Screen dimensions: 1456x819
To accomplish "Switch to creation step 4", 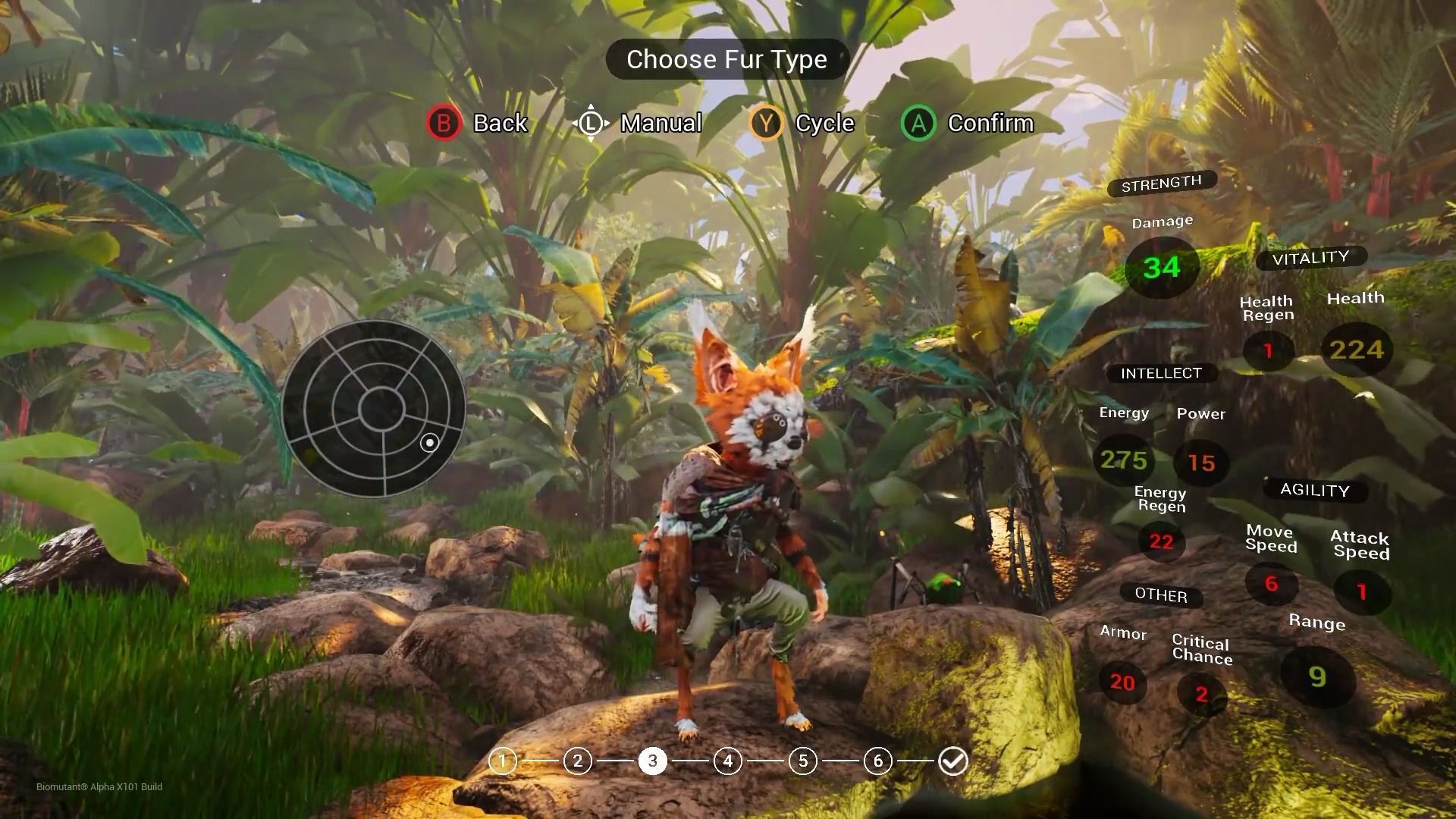I will point(727,761).
